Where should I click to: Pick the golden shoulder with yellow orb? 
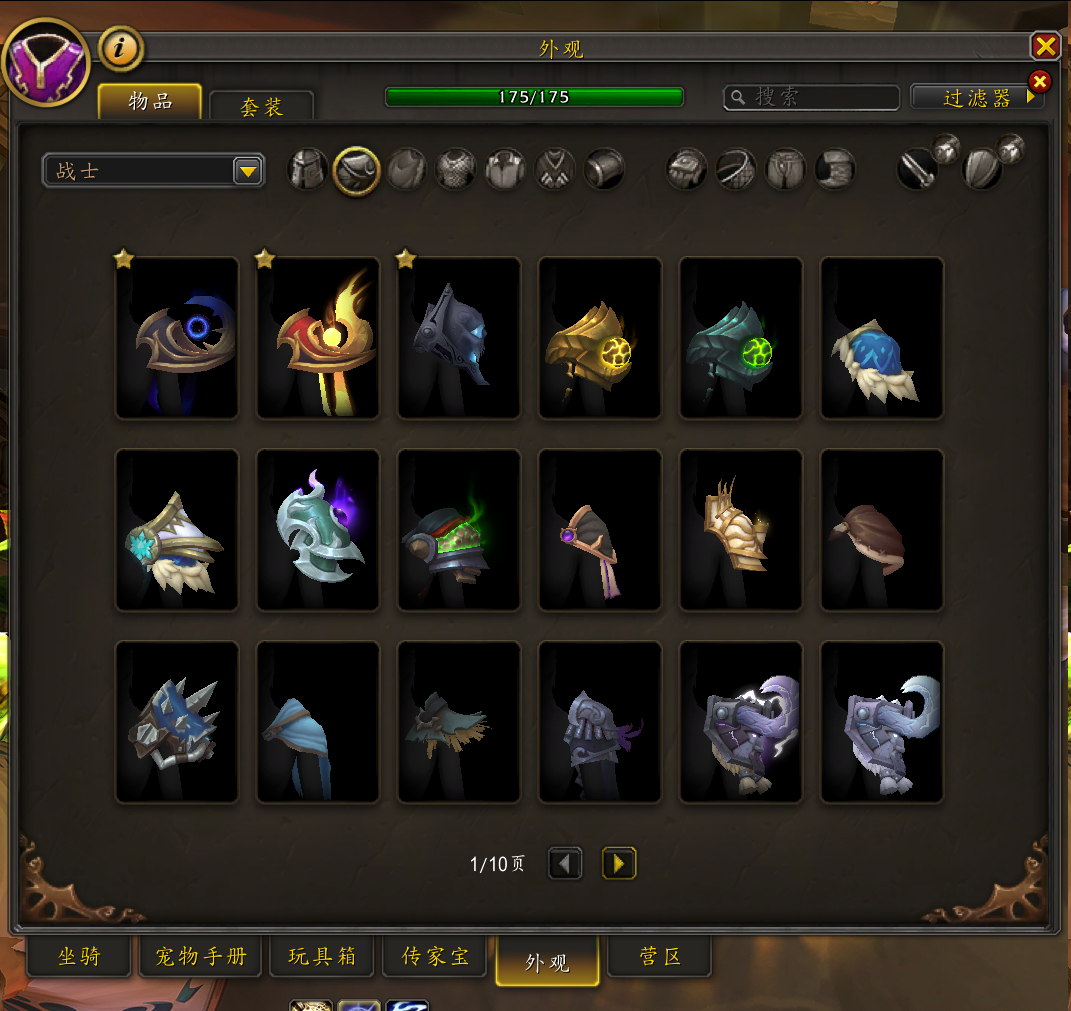pos(600,338)
